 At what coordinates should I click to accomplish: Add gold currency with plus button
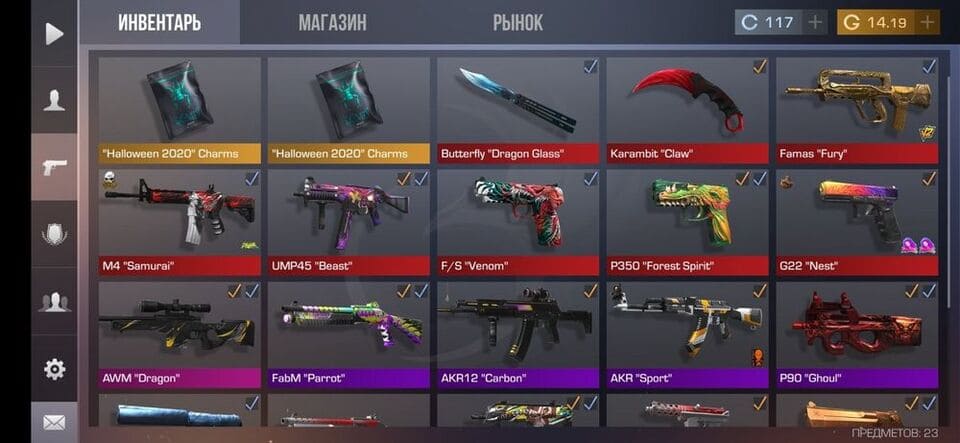pyautogui.click(x=927, y=22)
